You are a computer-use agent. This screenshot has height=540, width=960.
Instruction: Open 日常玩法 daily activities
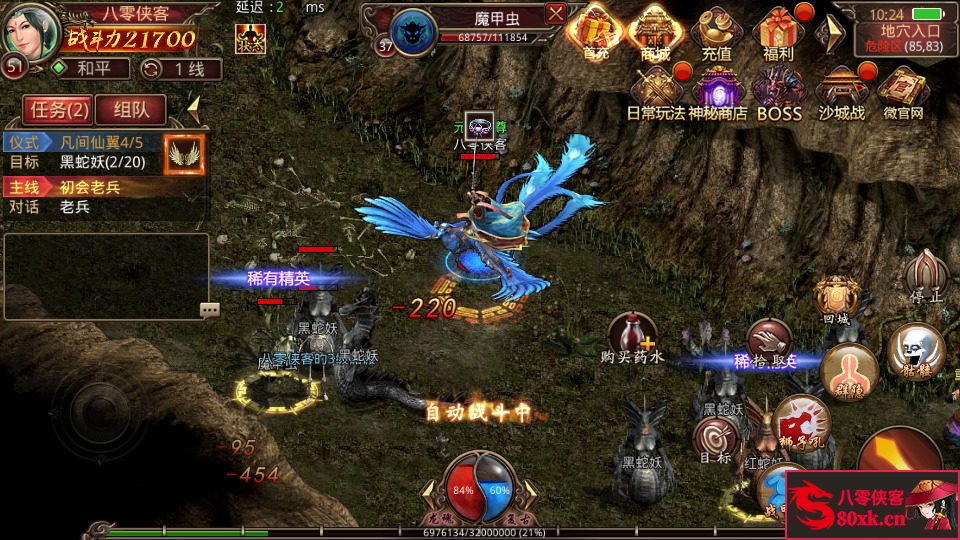(x=656, y=92)
